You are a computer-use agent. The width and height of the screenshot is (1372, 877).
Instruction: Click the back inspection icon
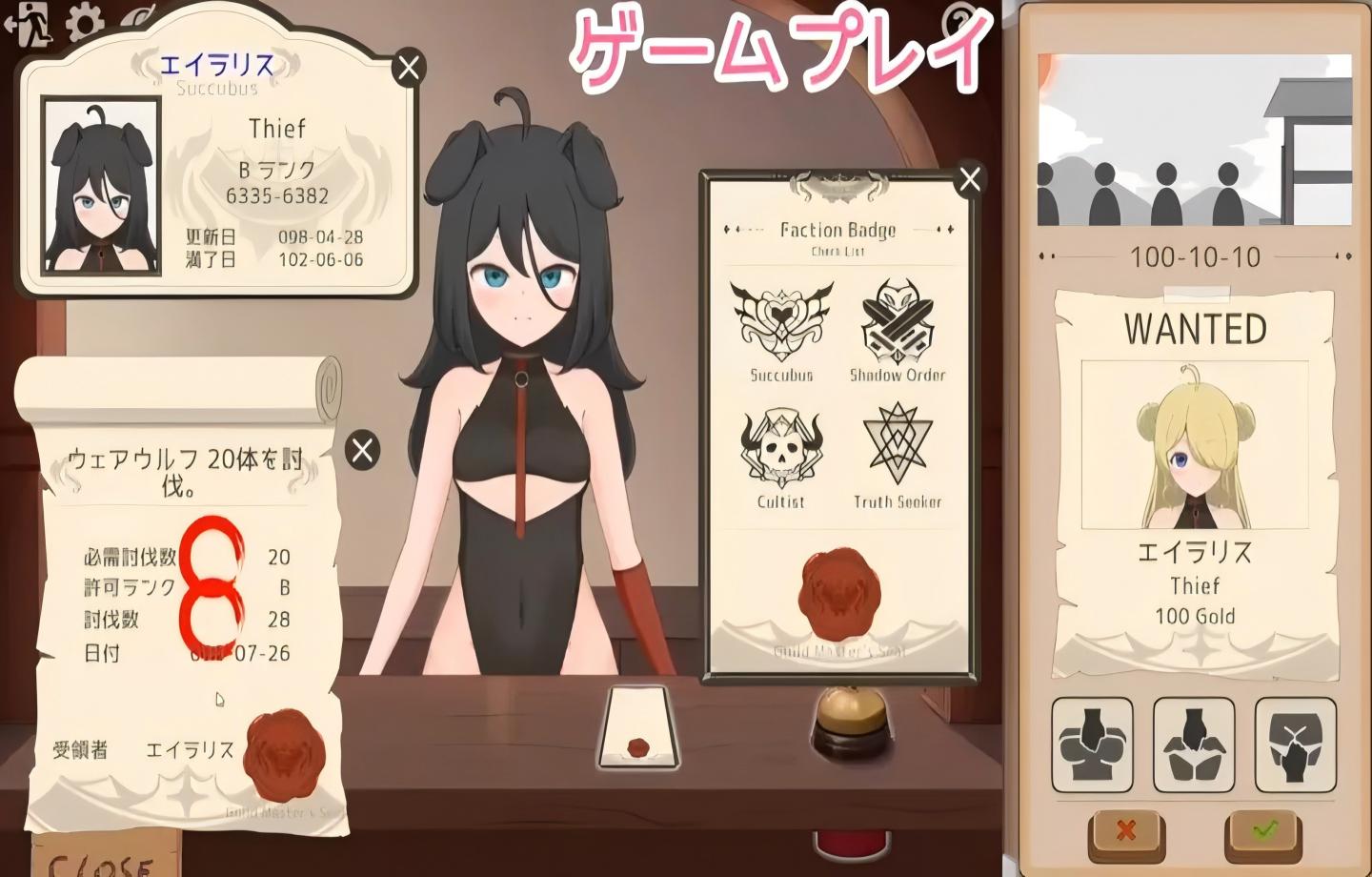coord(1194,746)
